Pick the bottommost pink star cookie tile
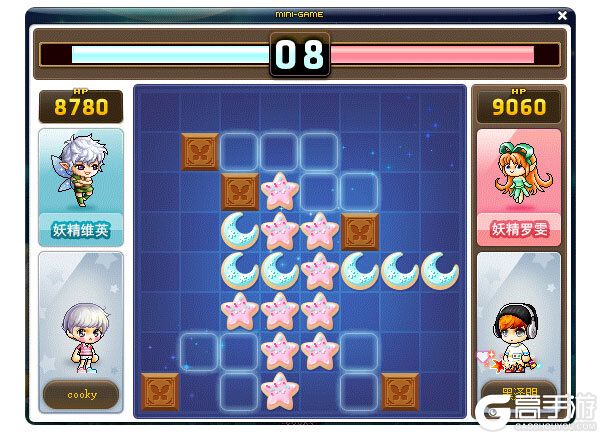The image size is (600, 435). (x=279, y=390)
